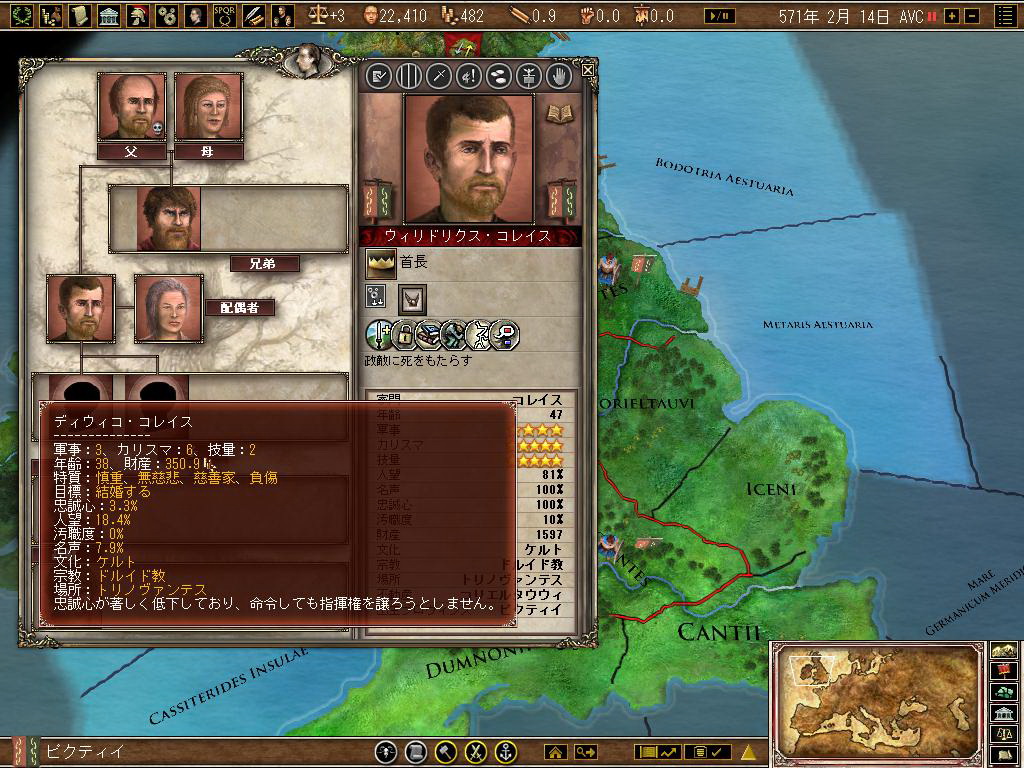Viewport: 1024px width, 768px height.
Task: Click the anchor button in bottom bar
Action: coord(506,752)
